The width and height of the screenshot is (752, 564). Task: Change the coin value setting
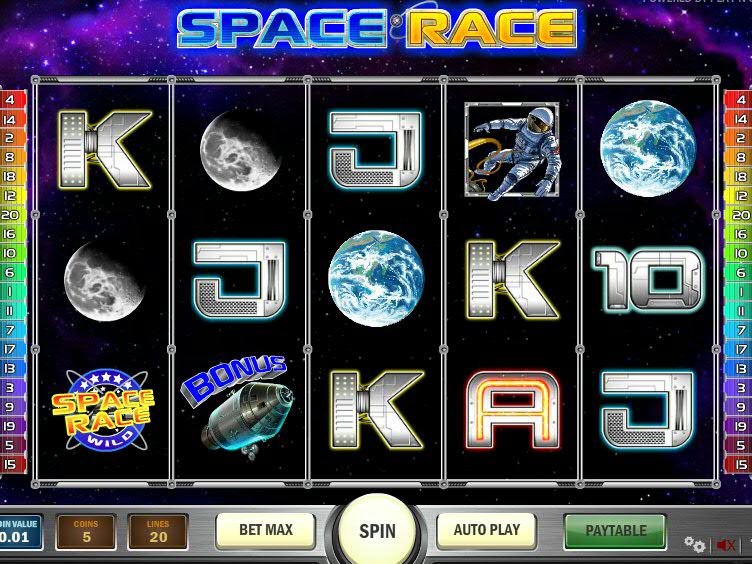(x=20, y=532)
